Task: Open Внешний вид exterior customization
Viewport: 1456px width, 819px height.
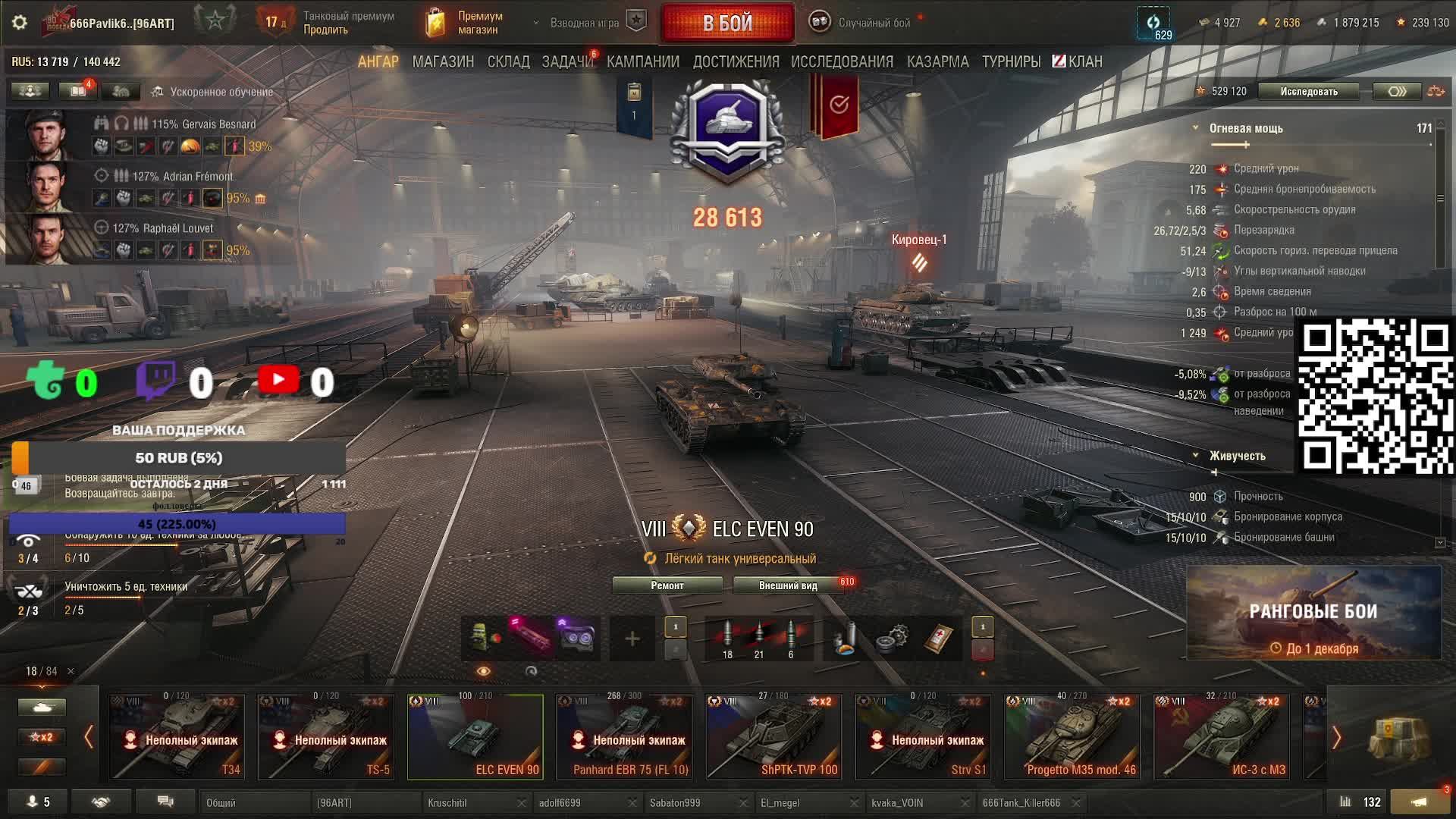Action: click(788, 585)
